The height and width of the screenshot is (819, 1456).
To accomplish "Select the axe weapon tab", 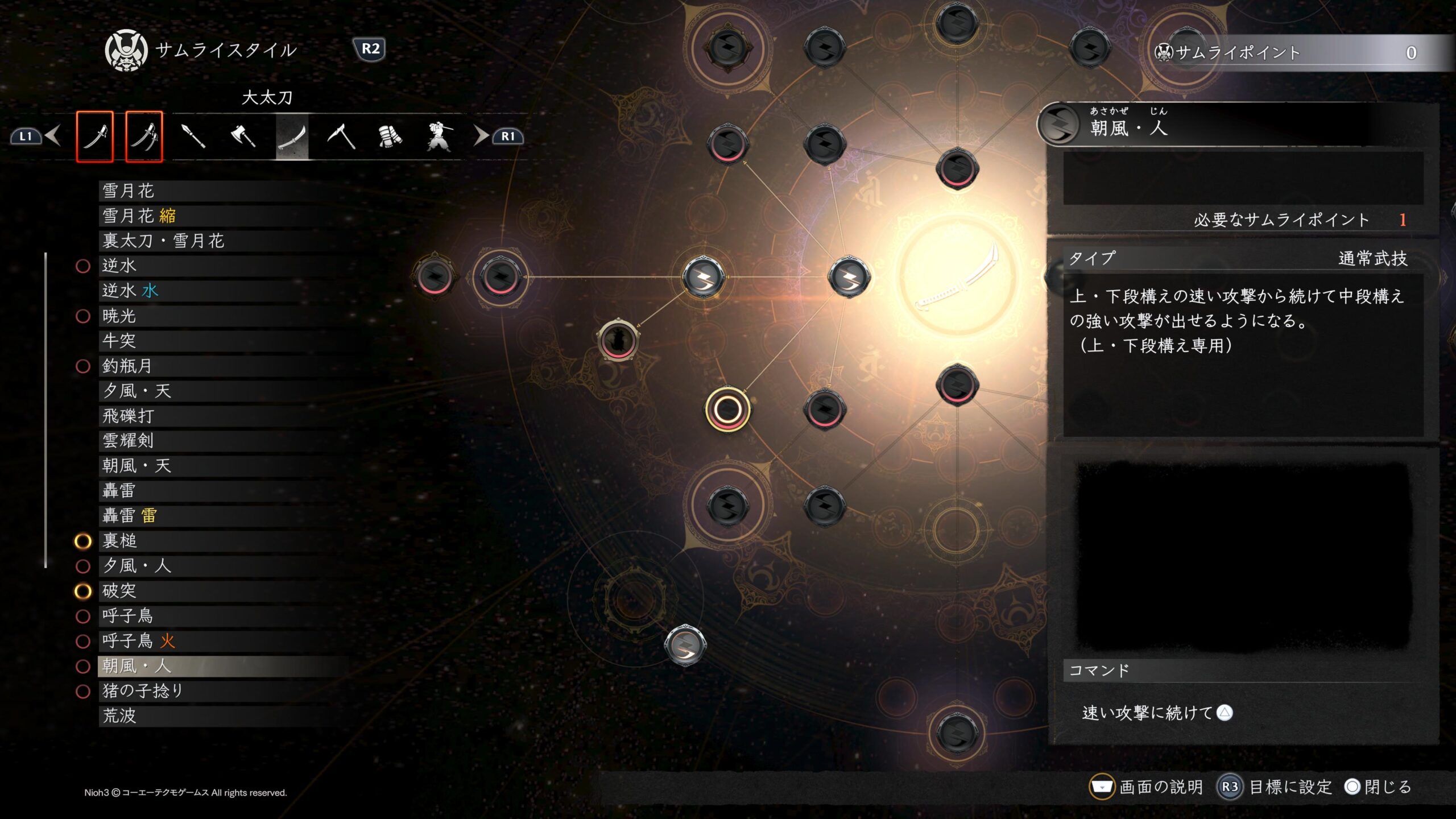I will click(x=243, y=136).
